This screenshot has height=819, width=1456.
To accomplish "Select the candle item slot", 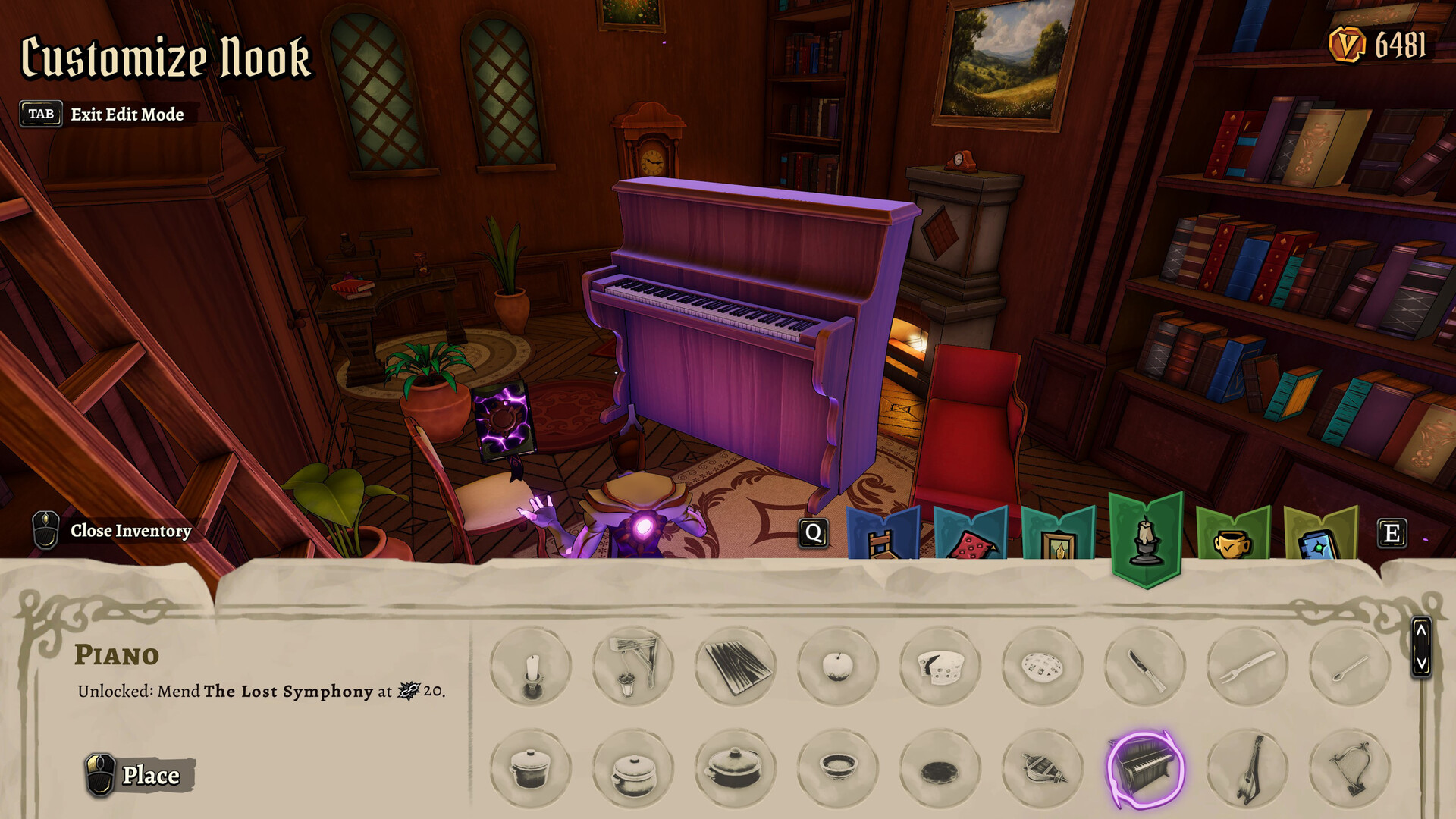I will 531,667.
